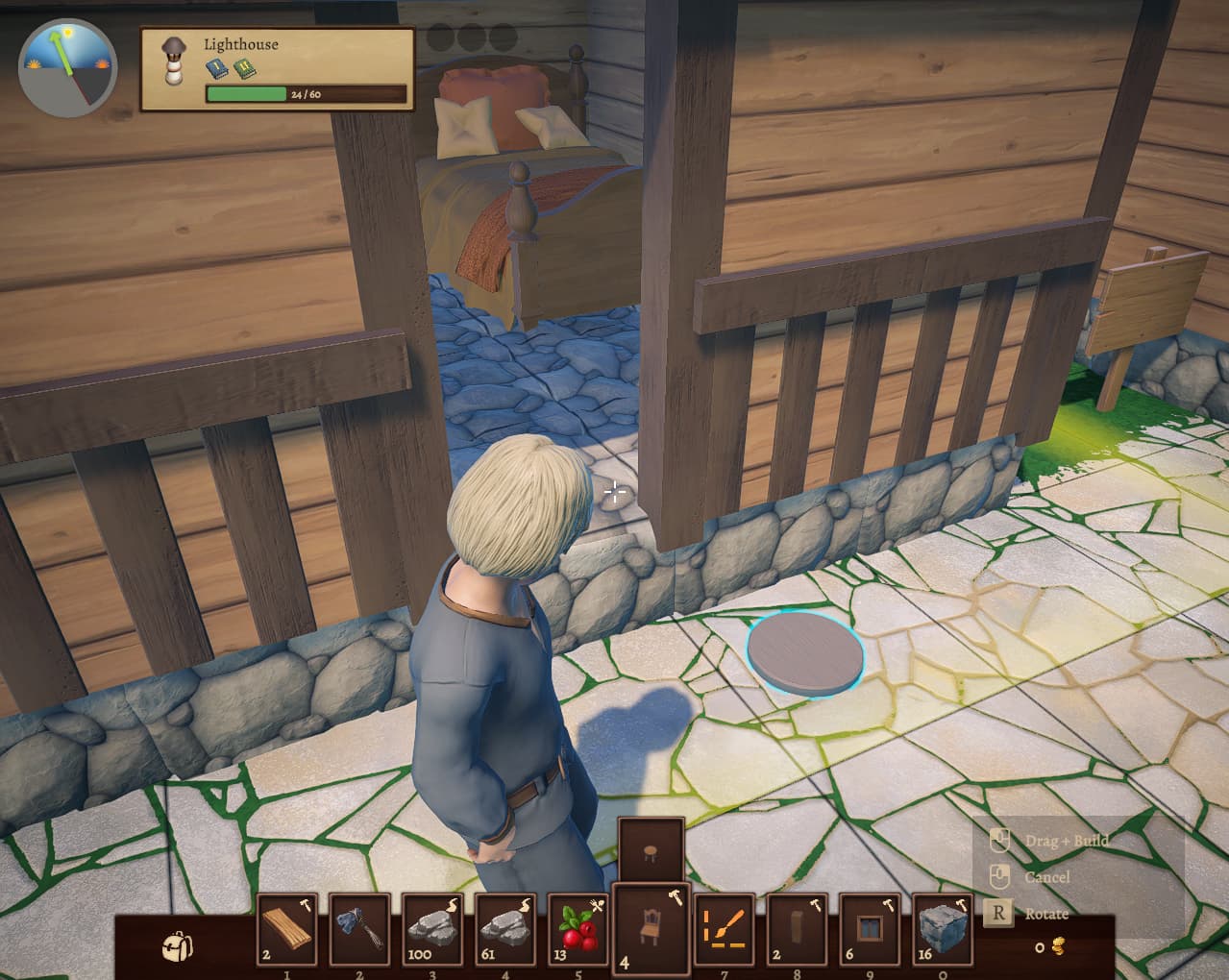The image size is (1229, 980).
Task: Select the window frame slot
Action: click(871, 929)
